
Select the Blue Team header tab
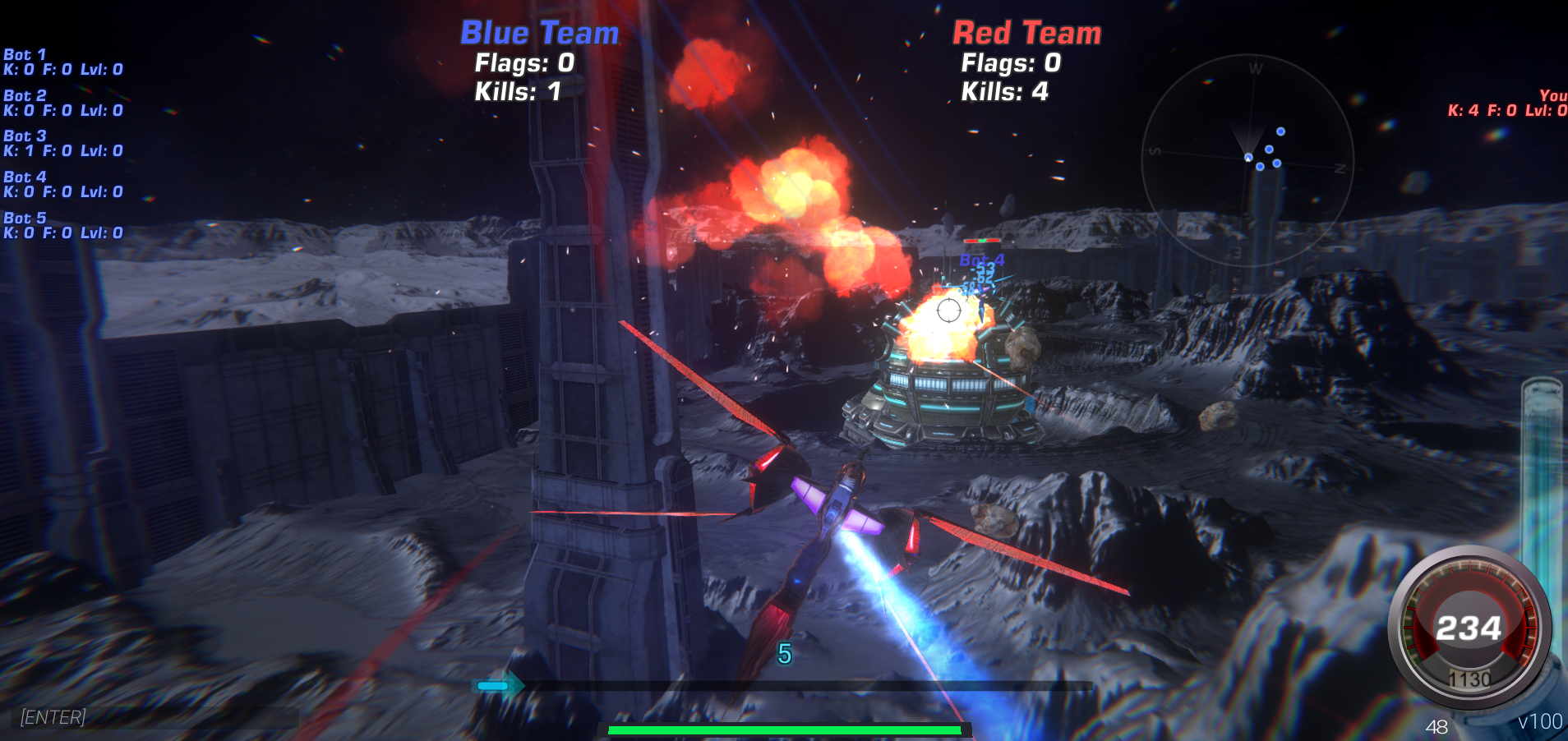coord(538,33)
